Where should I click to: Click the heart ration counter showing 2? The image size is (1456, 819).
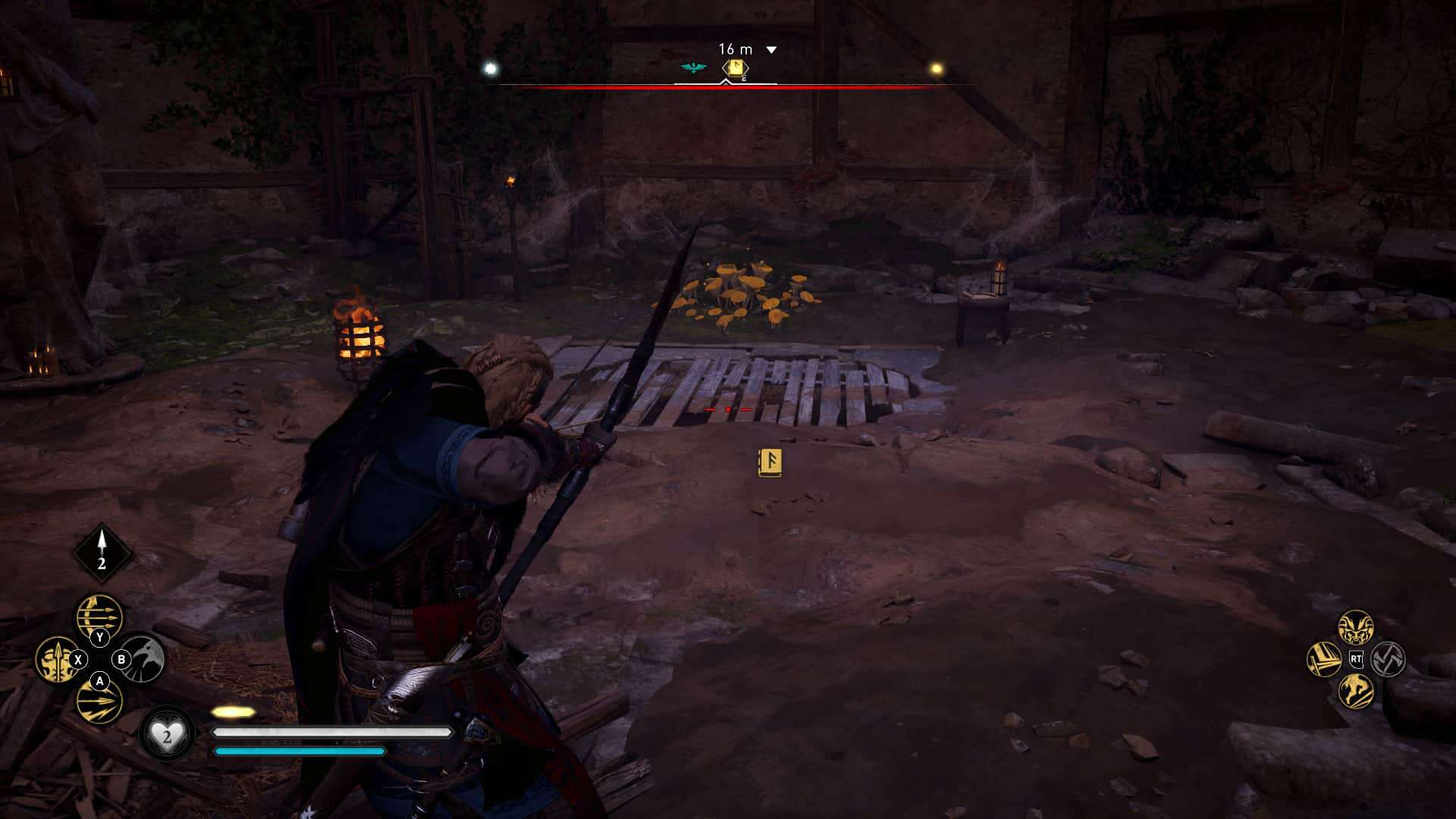(167, 732)
